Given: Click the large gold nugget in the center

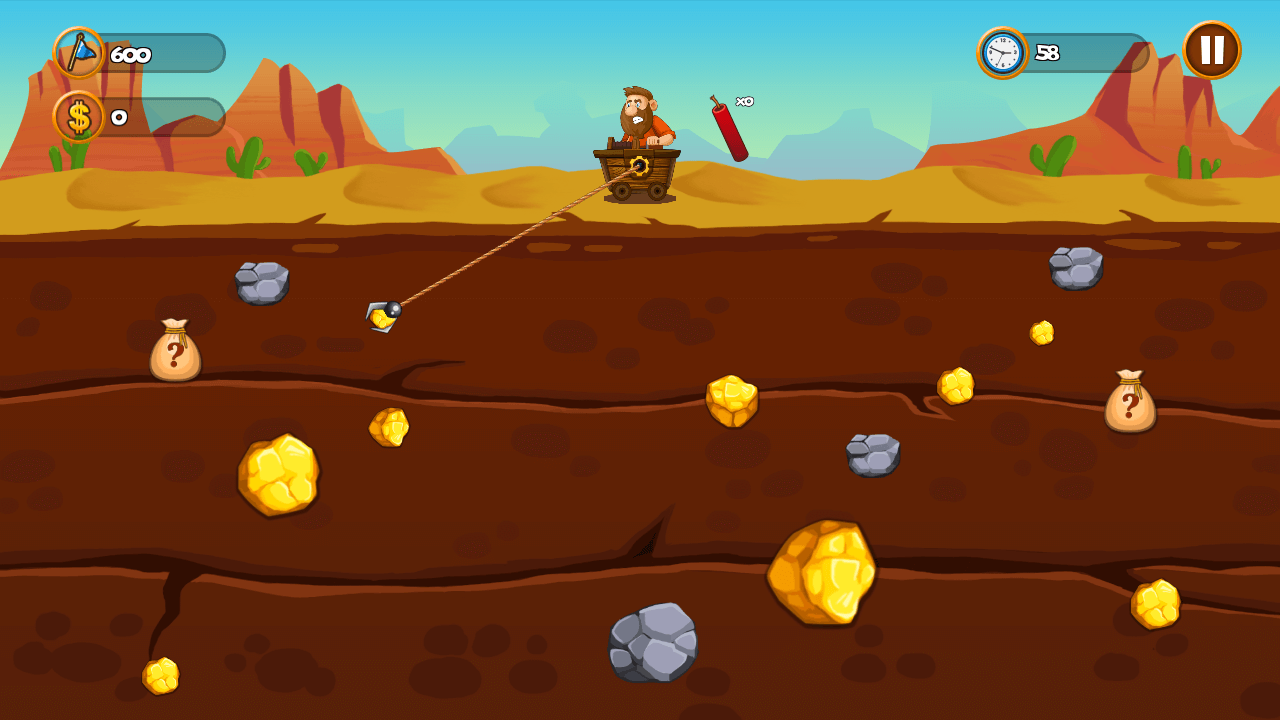Looking at the screenshot, I should 822,571.
